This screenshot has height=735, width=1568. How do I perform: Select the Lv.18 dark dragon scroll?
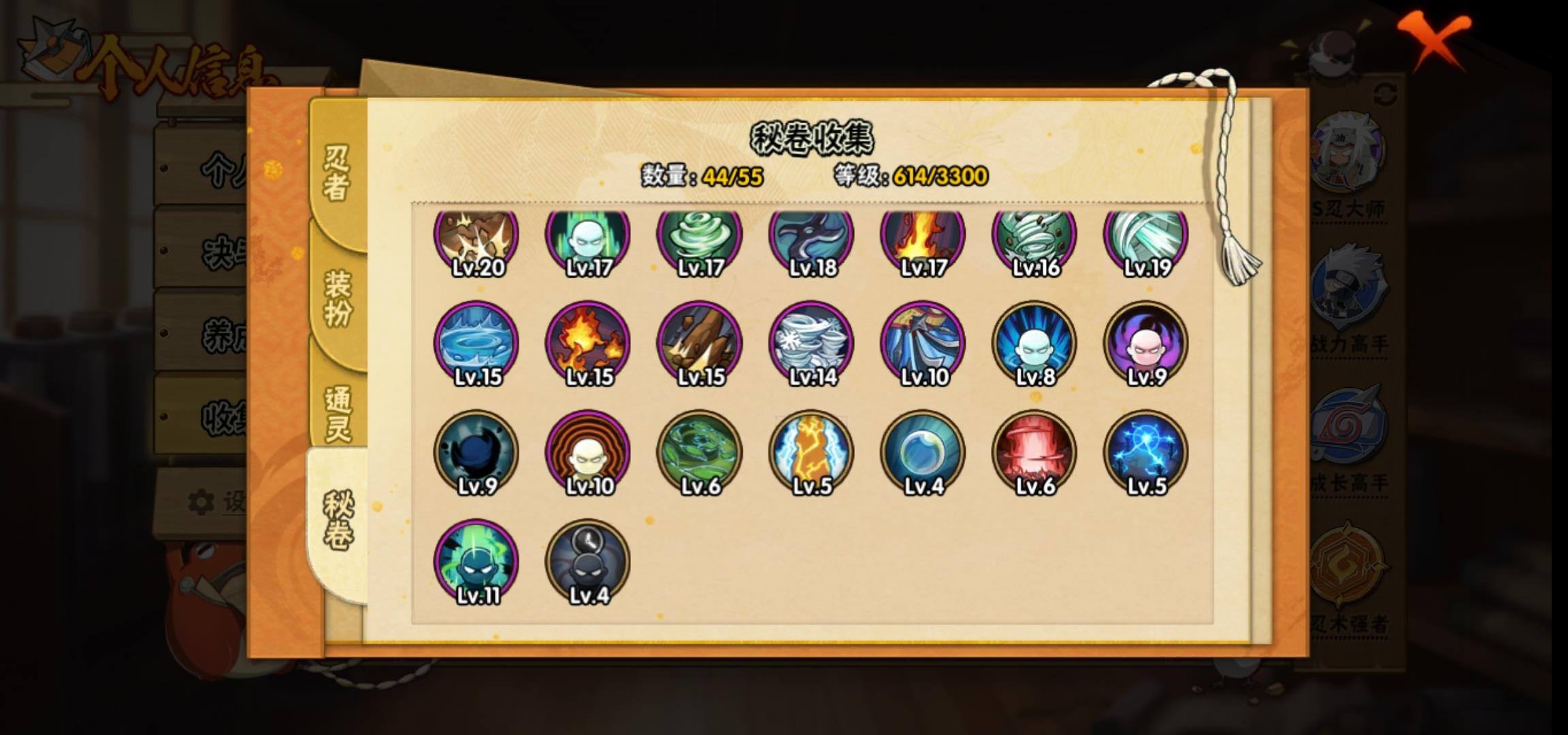coord(811,238)
